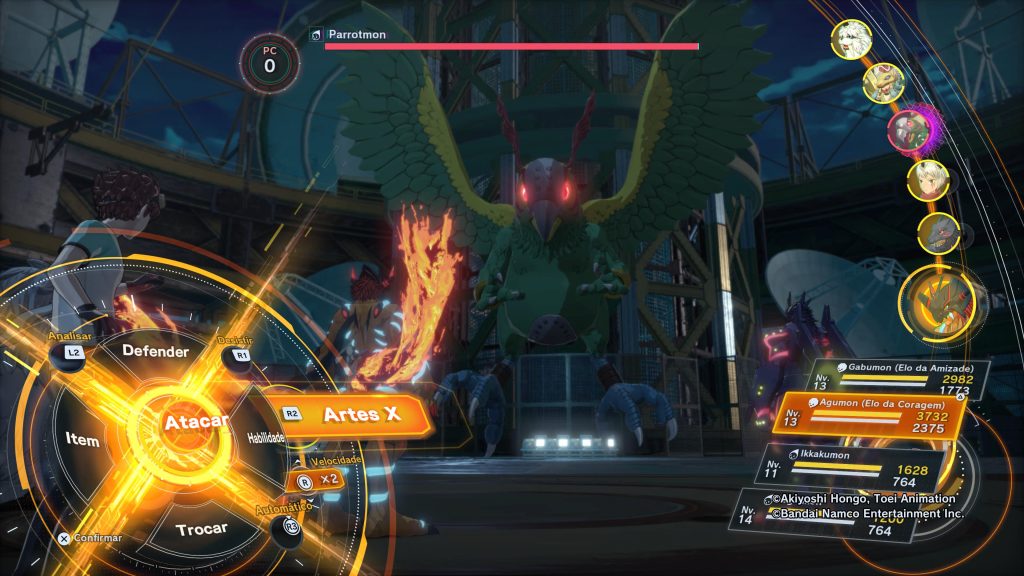
Task: Click the white furry Digimon turn portrait
Action: click(851, 39)
